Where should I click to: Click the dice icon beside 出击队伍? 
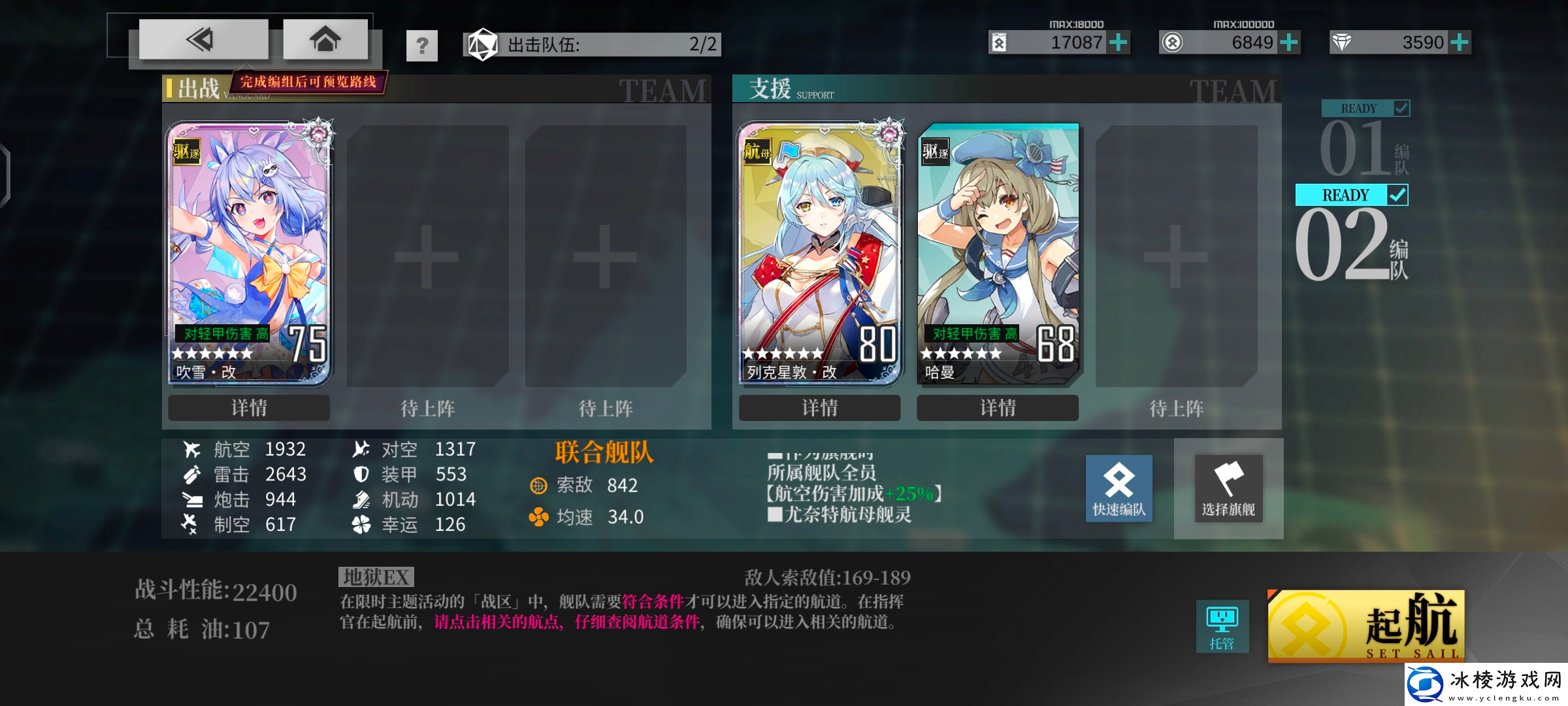482,44
